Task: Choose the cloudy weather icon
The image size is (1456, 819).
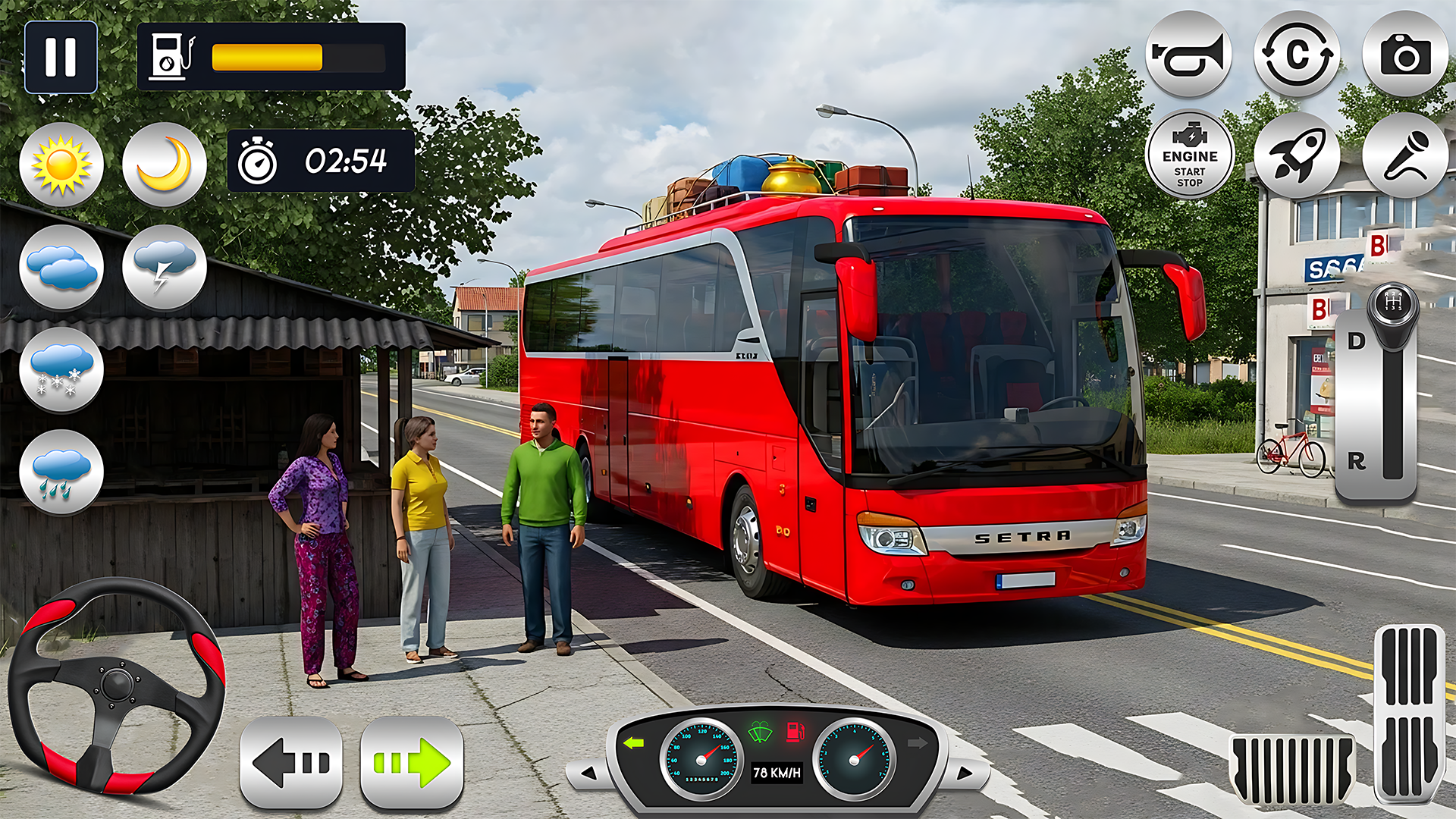Action: pyautogui.click(x=61, y=268)
